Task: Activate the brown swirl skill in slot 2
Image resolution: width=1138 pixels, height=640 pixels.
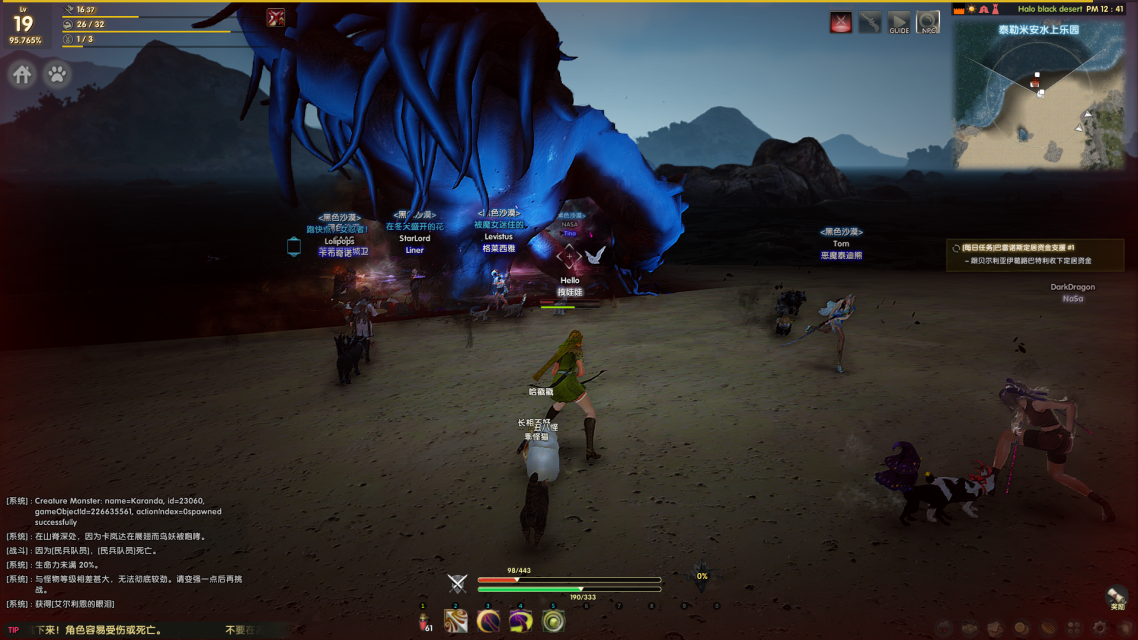Action: point(456,622)
